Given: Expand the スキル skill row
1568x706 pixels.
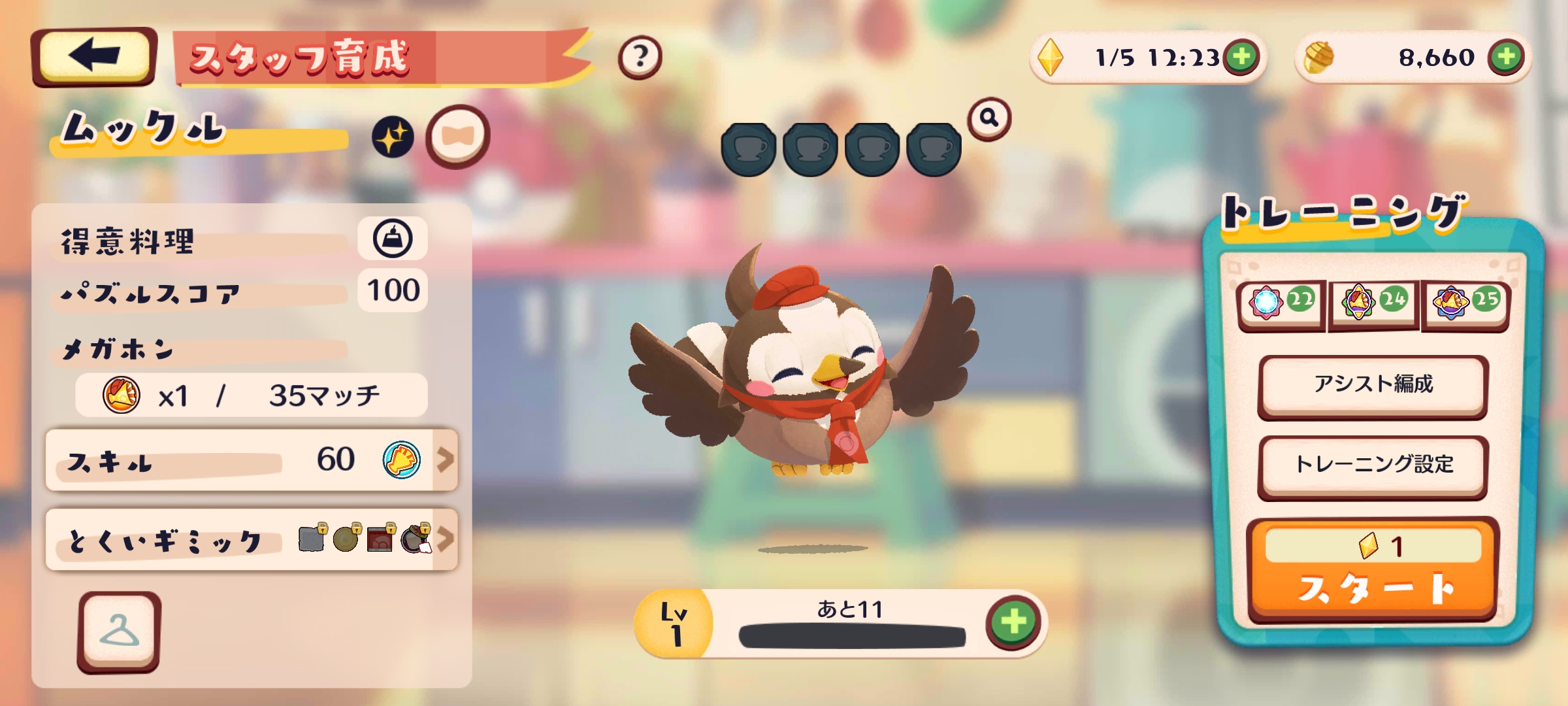Looking at the screenshot, I should point(252,460).
